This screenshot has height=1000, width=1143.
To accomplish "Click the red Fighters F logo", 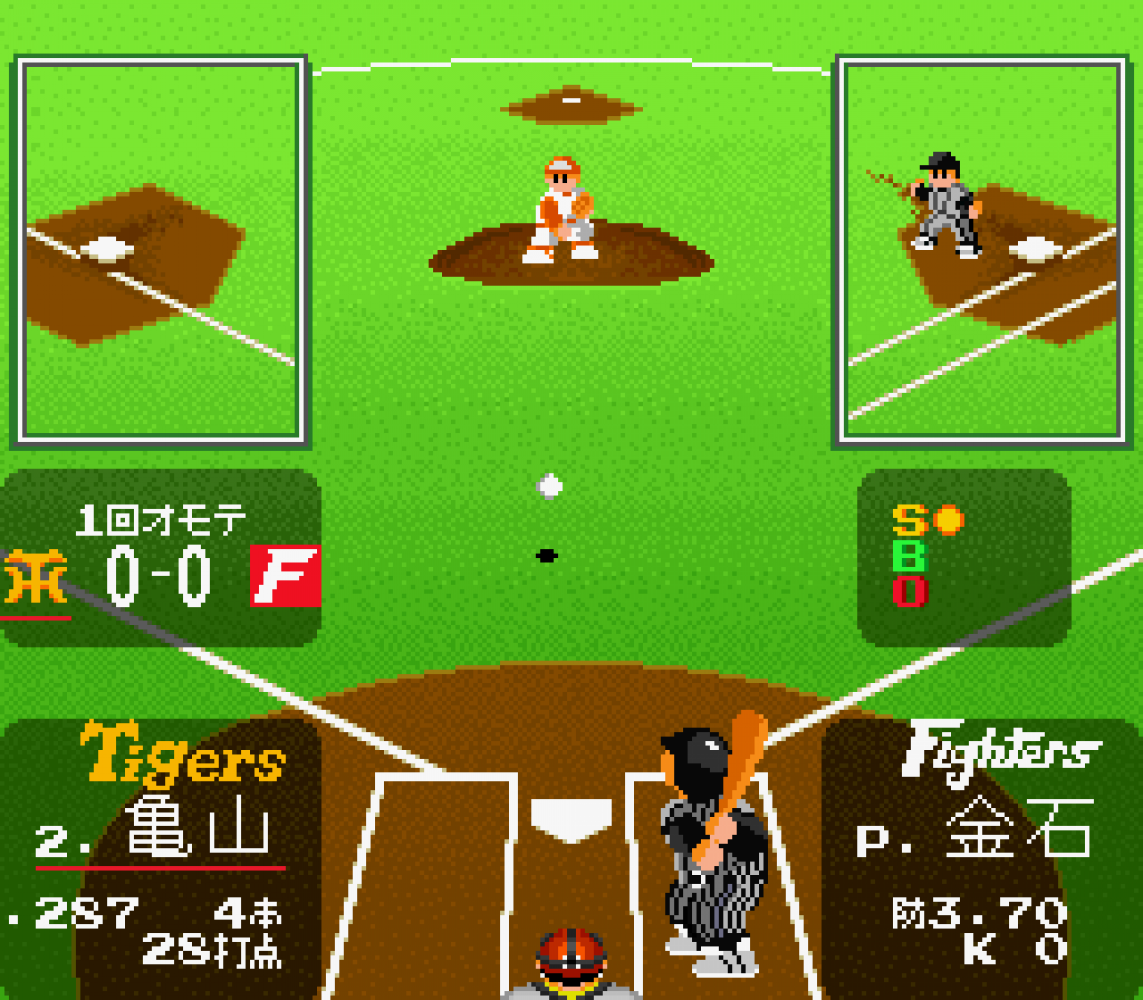I will (285, 576).
